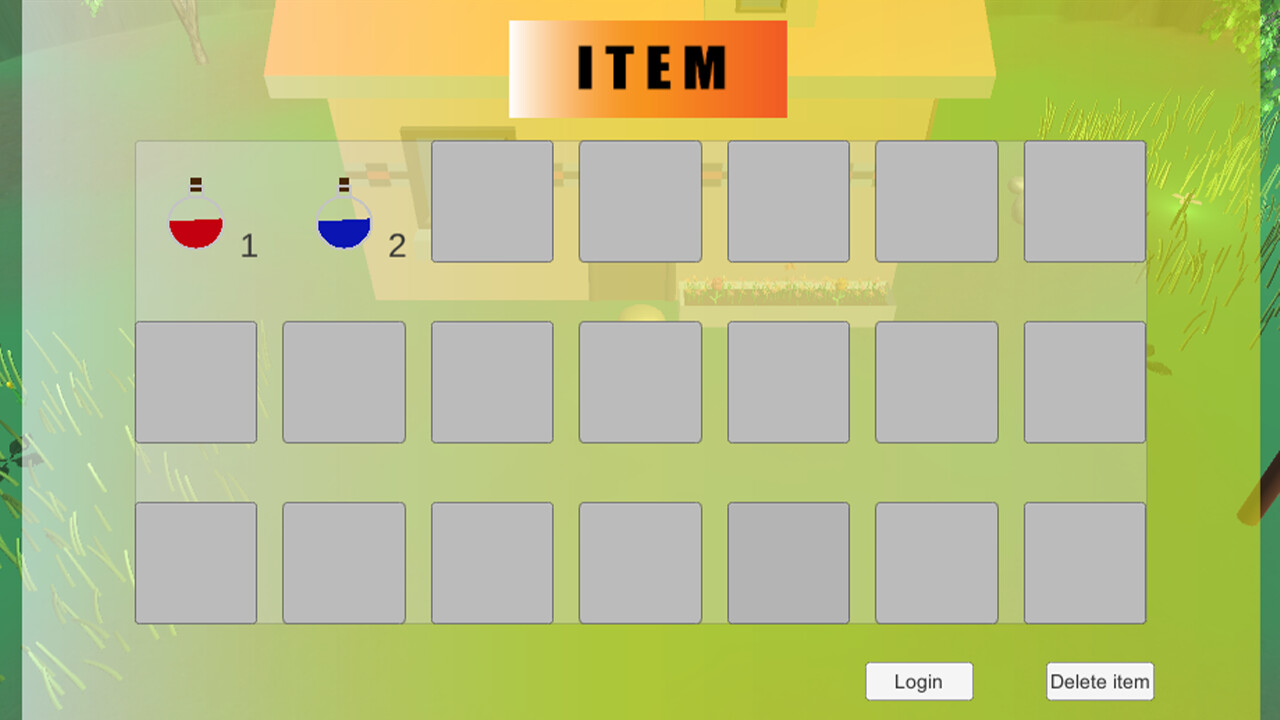
Task: Select the first slot in the bottom row
Action: click(x=196, y=561)
